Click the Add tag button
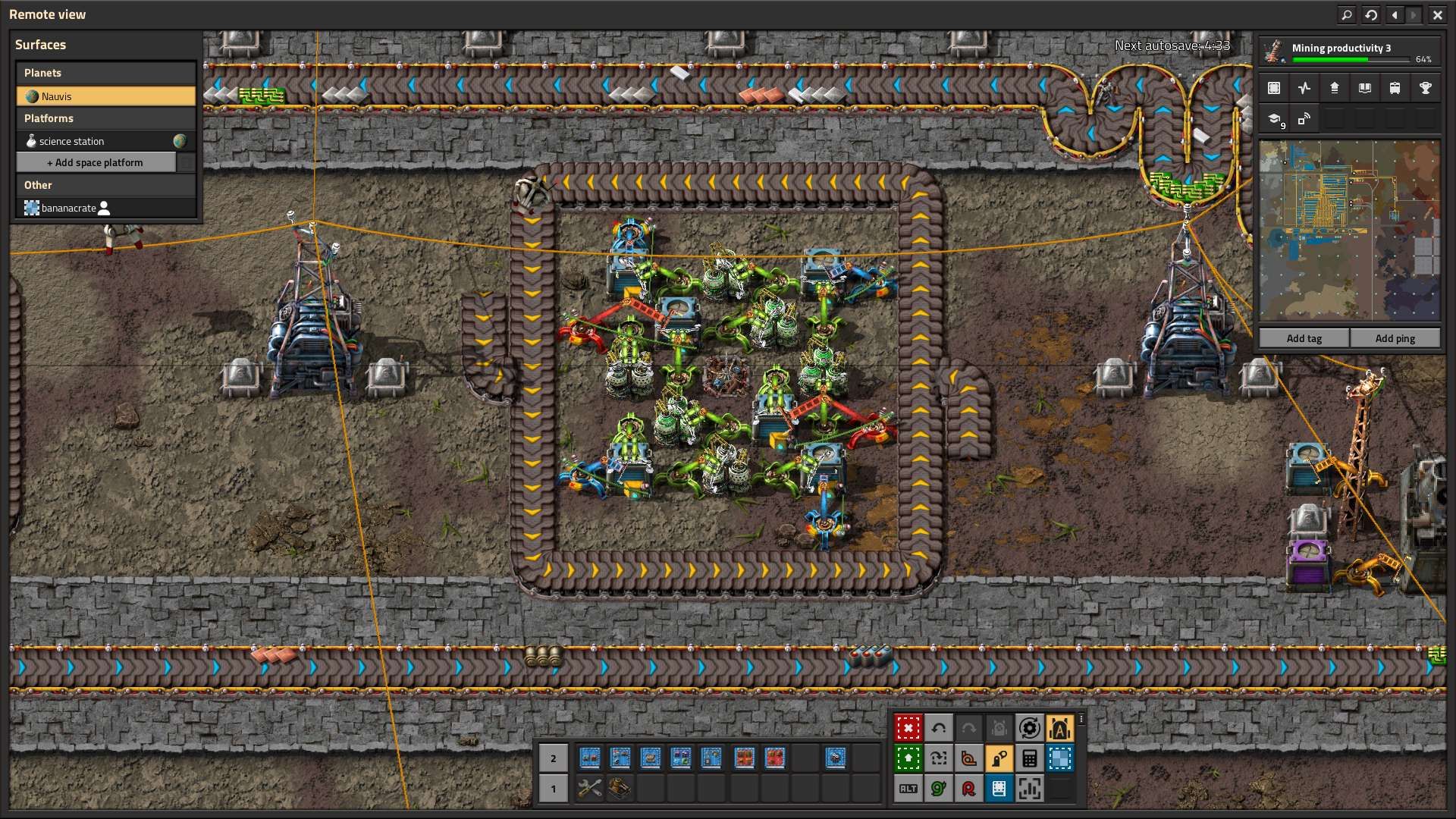This screenshot has height=819, width=1456. [x=1304, y=338]
